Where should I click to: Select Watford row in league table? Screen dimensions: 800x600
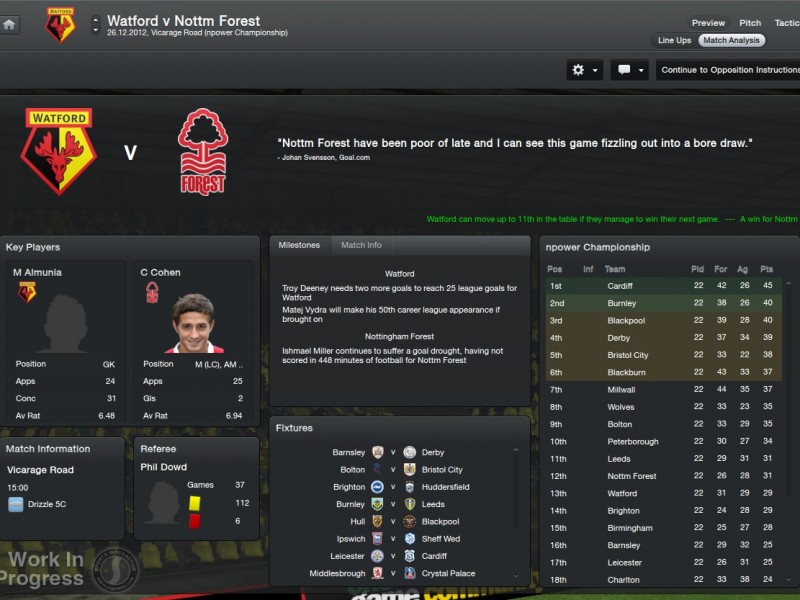pos(622,493)
